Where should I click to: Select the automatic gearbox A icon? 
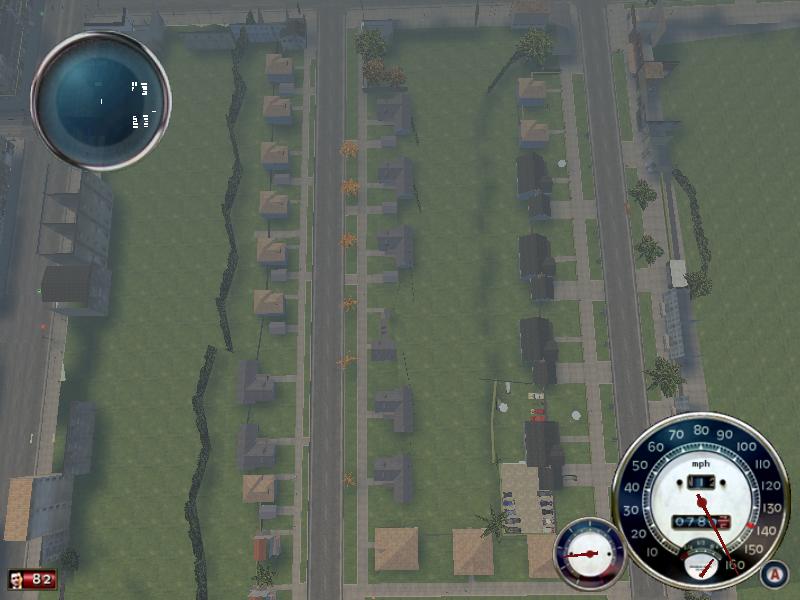point(772,574)
